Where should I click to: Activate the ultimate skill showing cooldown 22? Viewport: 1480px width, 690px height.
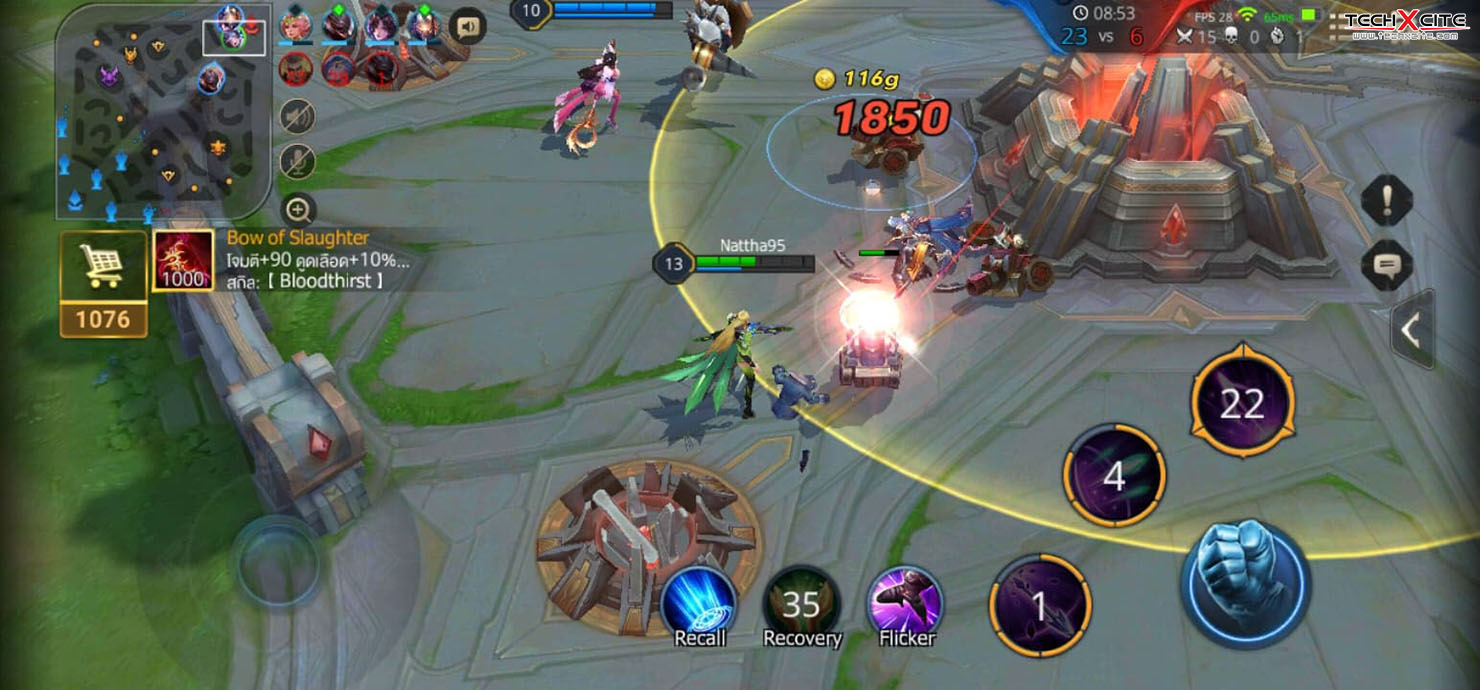pyautogui.click(x=1243, y=402)
